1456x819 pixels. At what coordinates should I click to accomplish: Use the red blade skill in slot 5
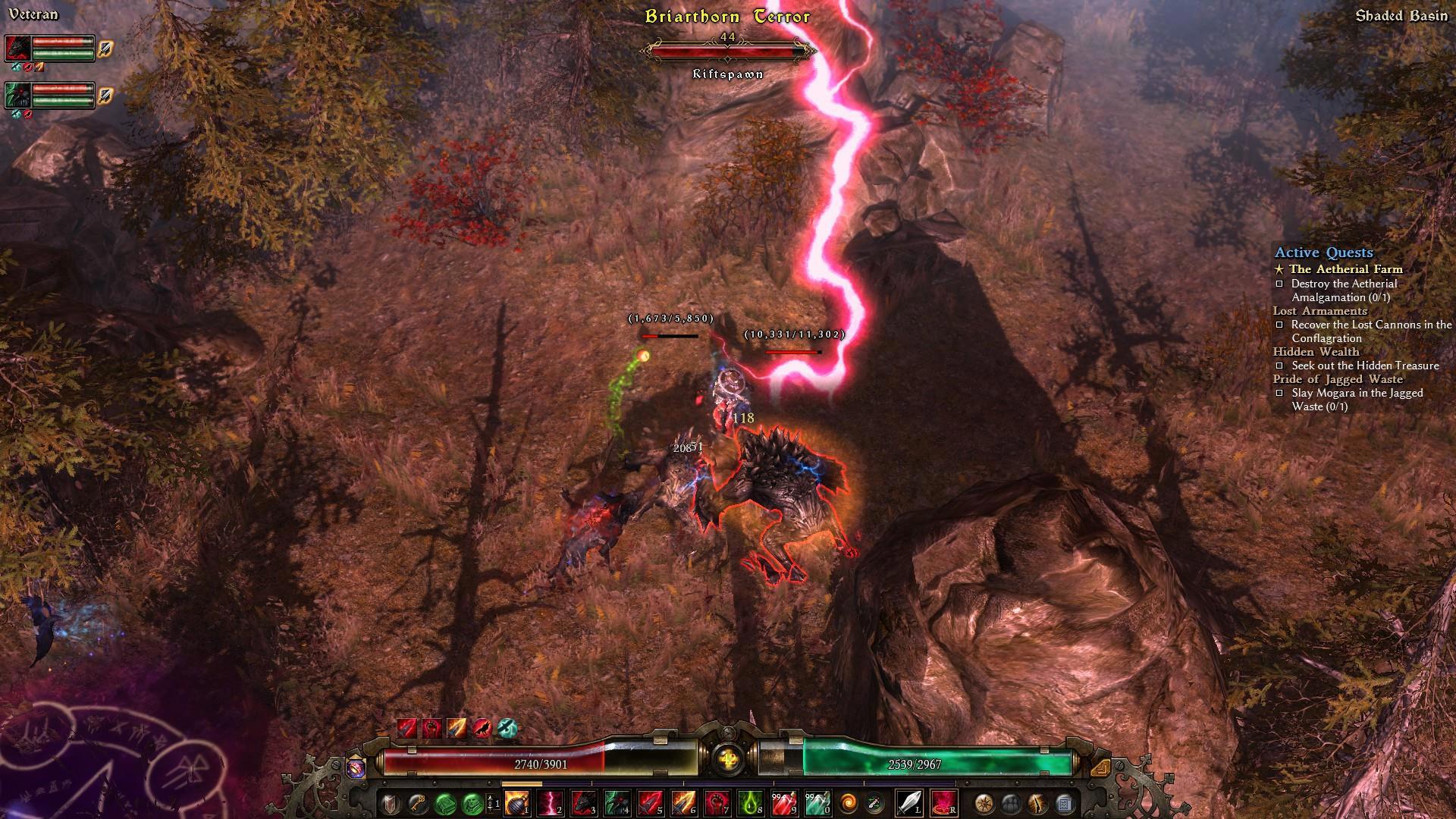(x=650, y=802)
